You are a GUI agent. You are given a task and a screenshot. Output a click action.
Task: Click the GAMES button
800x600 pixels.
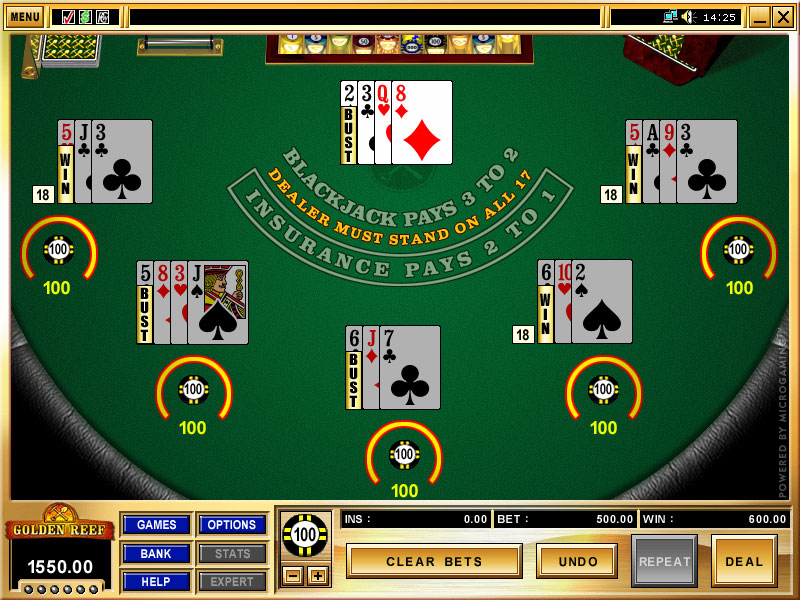156,525
